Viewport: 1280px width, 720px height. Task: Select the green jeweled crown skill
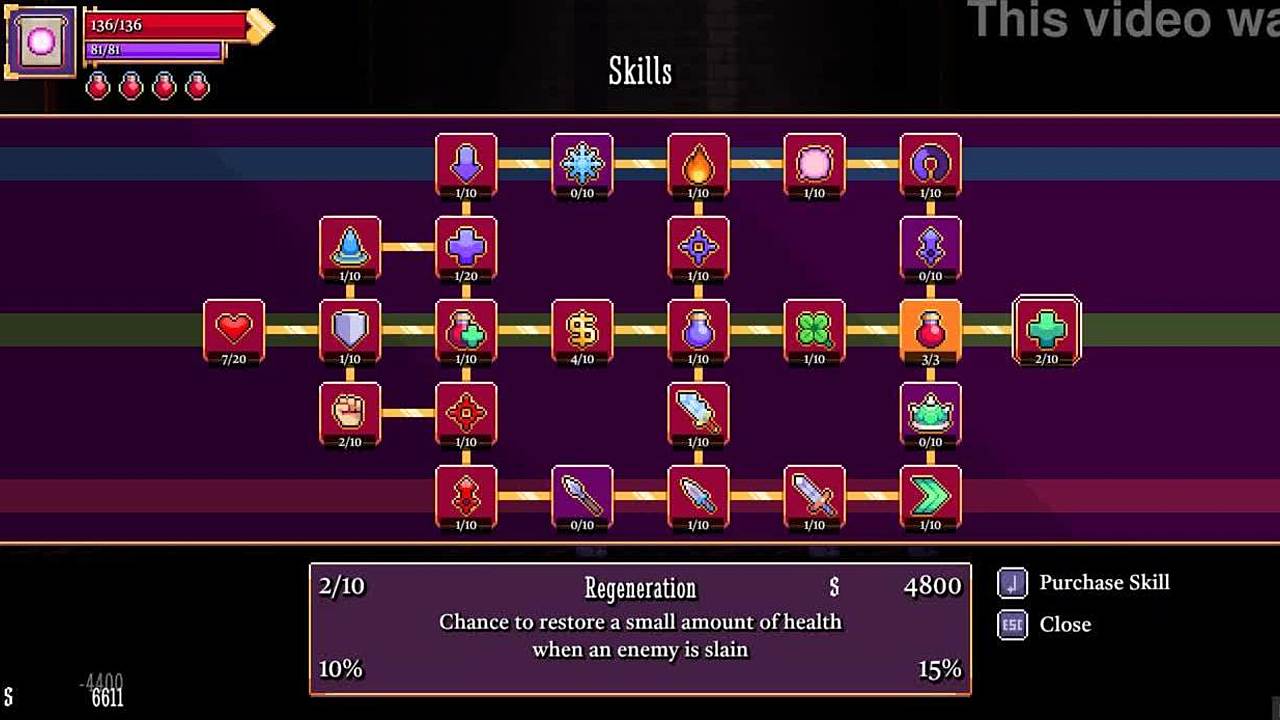(930, 412)
